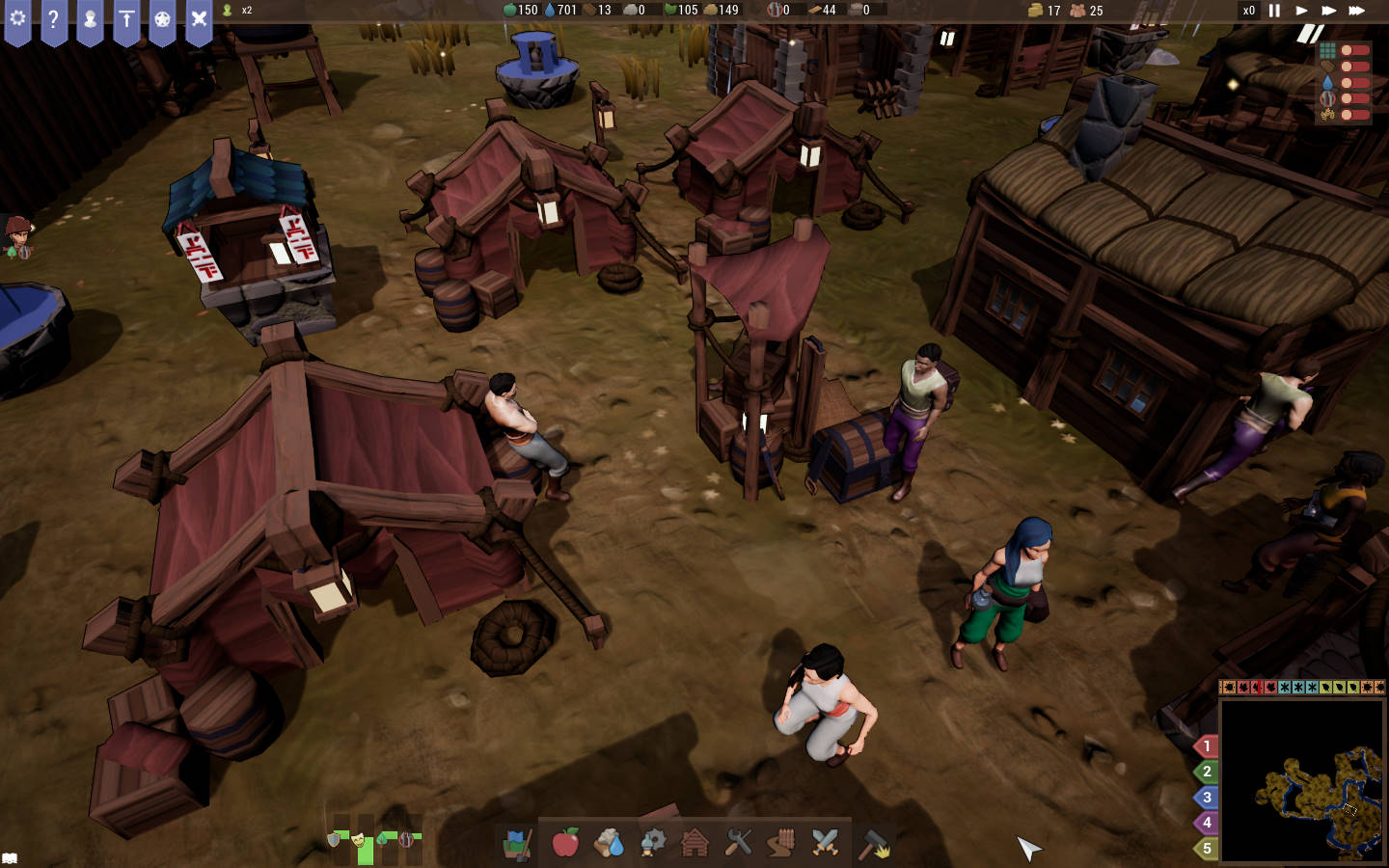Set game to normal play speed

(1301, 11)
